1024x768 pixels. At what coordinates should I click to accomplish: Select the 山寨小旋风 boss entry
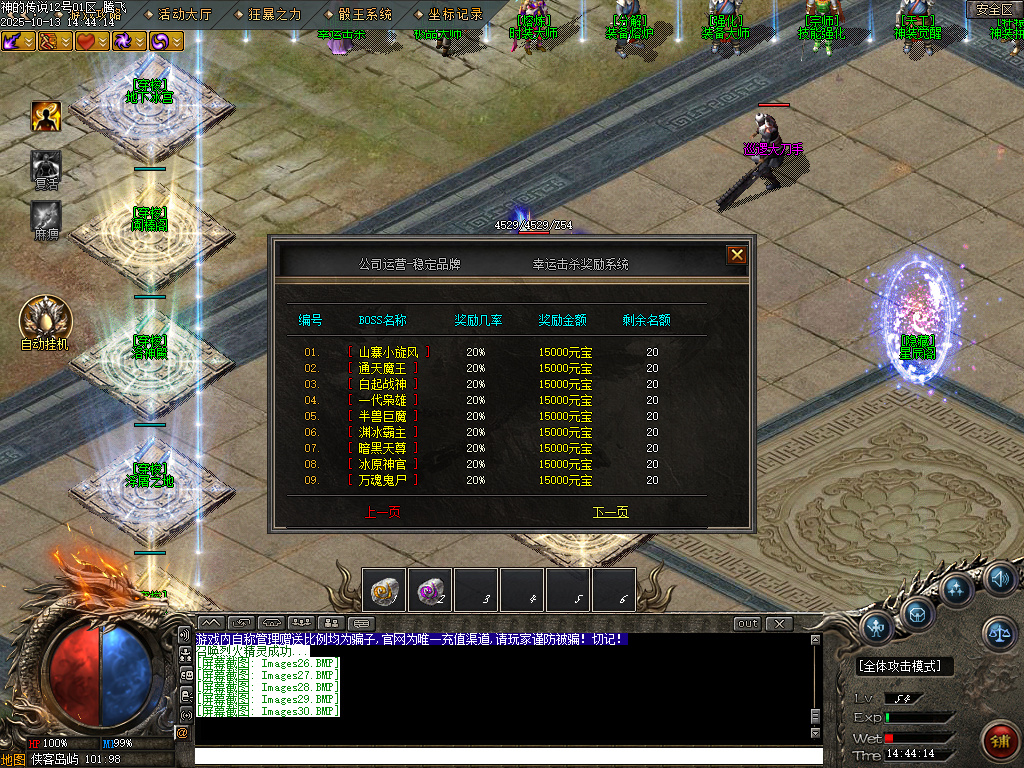pos(389,352)
